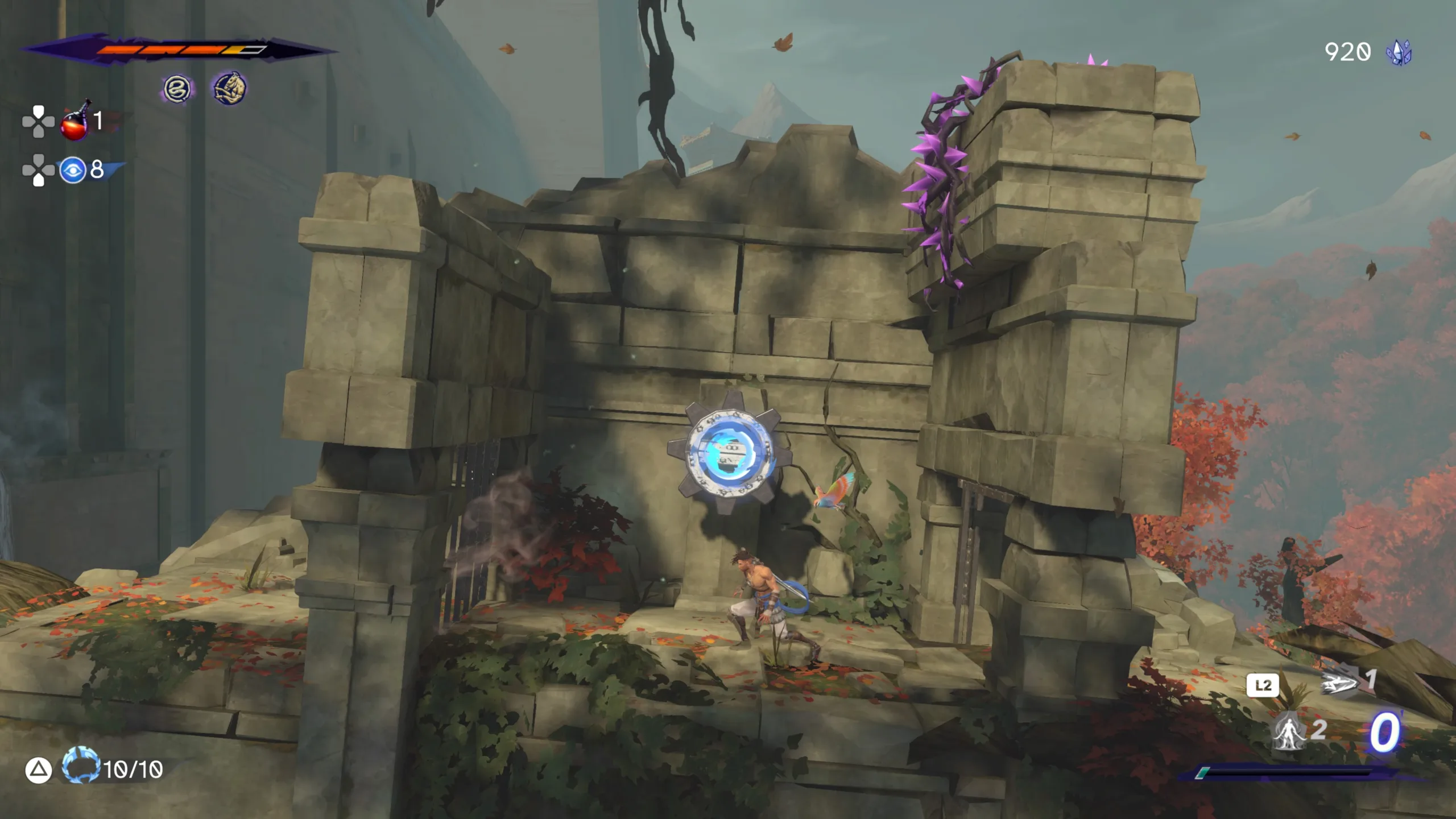Activate the blue eye memory shard icon
1456x819 pixels.
click(x=73, y=170)
